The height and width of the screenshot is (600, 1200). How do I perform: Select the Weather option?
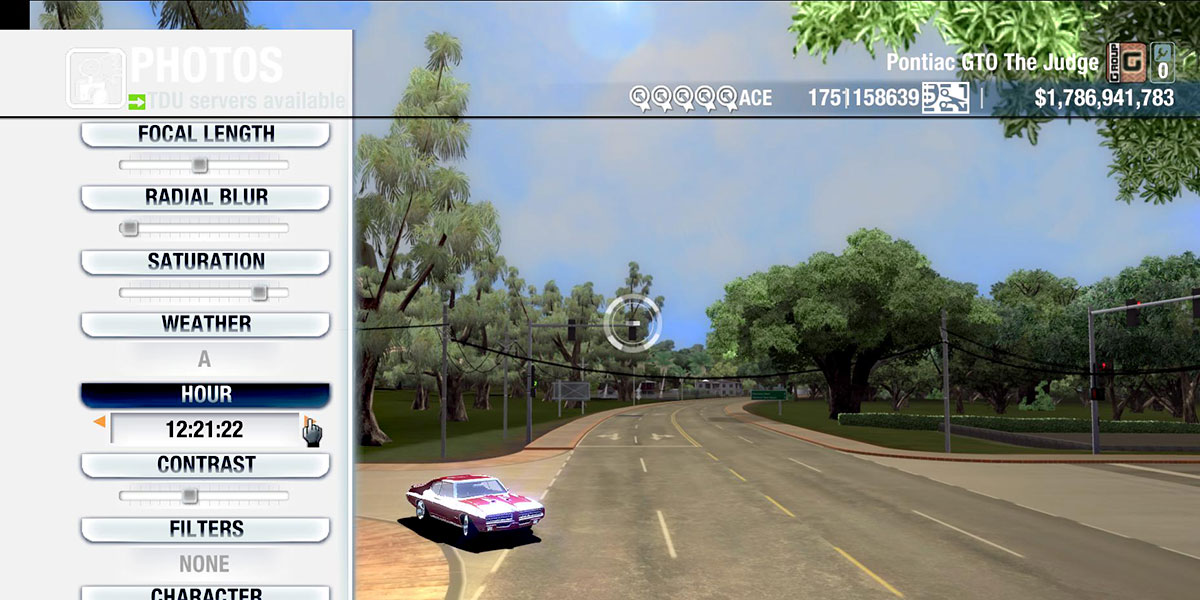point(205,324)
